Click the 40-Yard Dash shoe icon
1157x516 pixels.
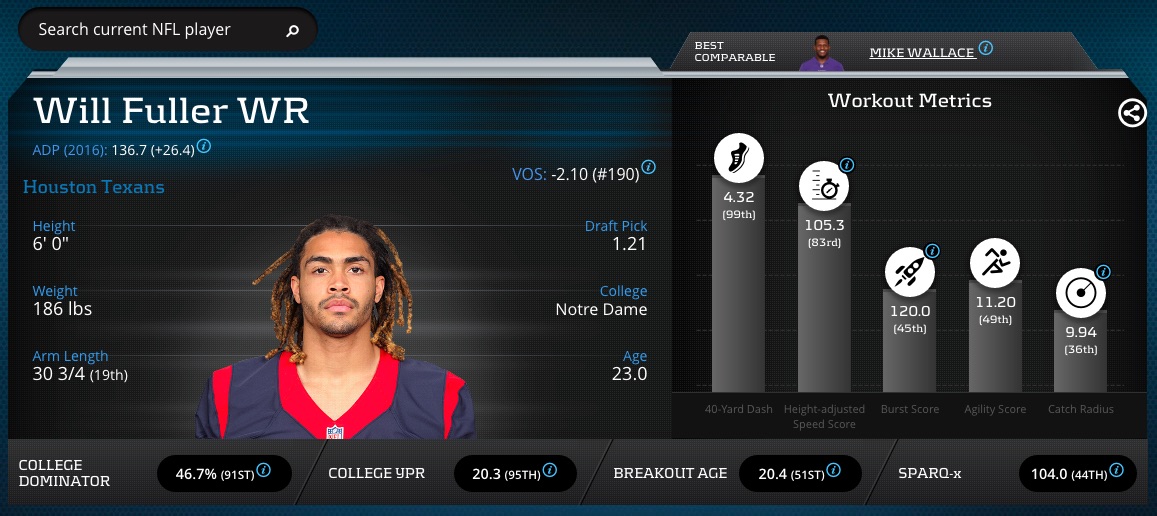[x=738, y=158]
